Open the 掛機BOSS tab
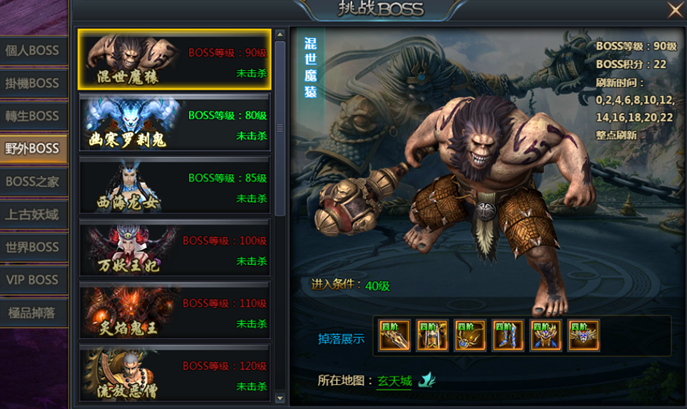Viewport: 687px width, 409px height. (33, 84)
